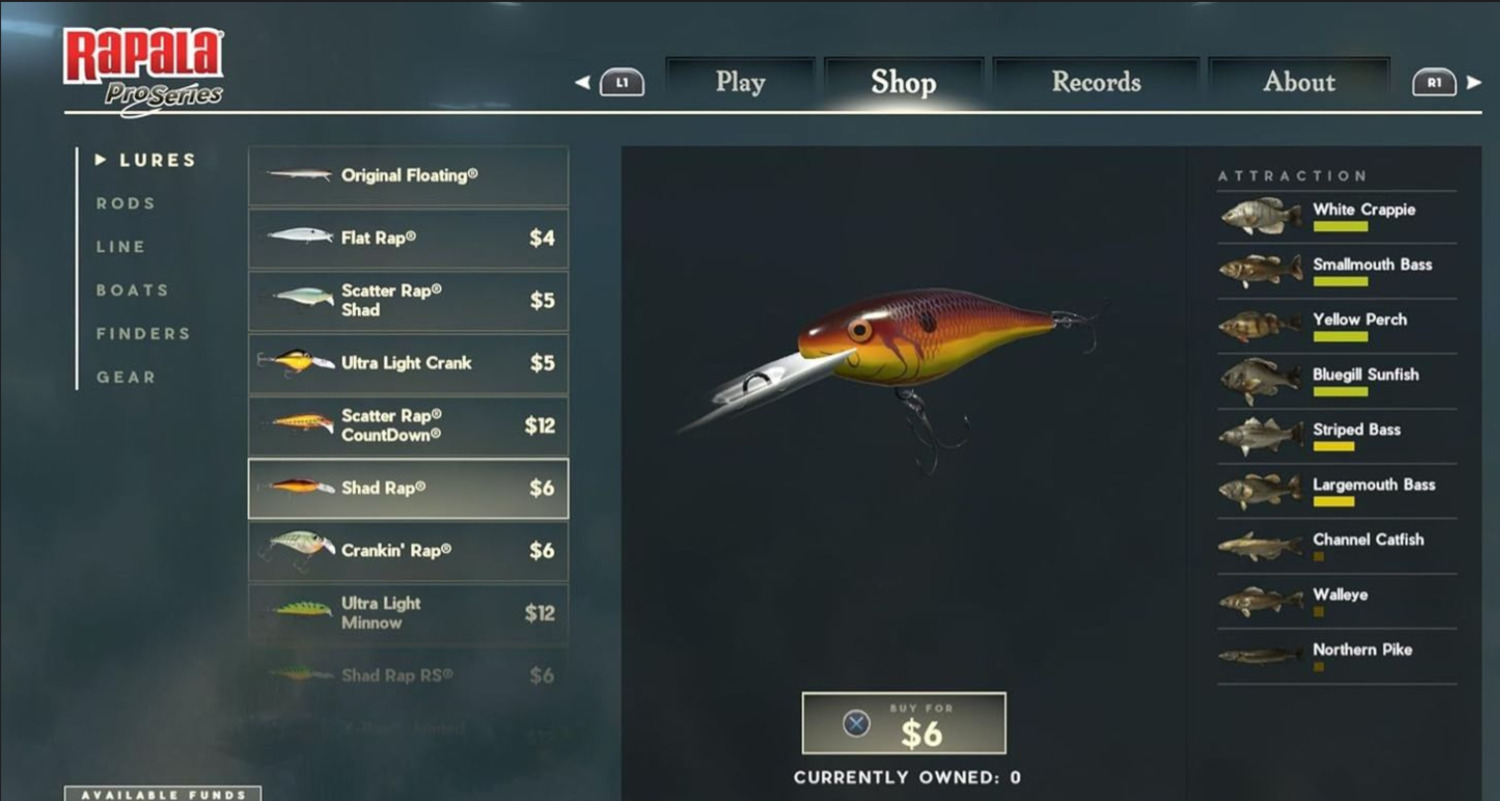This screenshot has width=1500, height=801.
Task: Show the Boats category
Action: 132,290
